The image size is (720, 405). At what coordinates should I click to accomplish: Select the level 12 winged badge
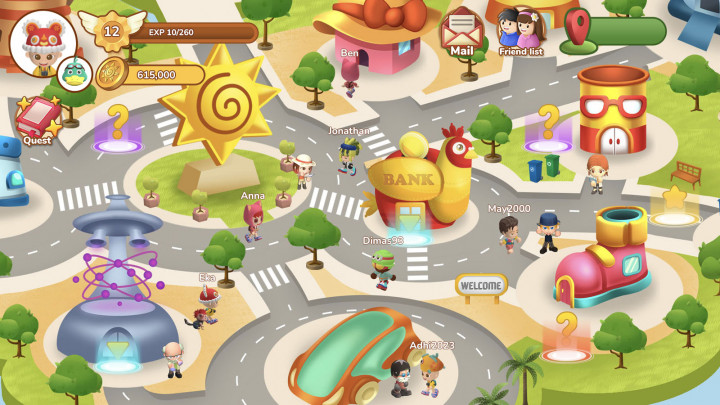[111, 30]
